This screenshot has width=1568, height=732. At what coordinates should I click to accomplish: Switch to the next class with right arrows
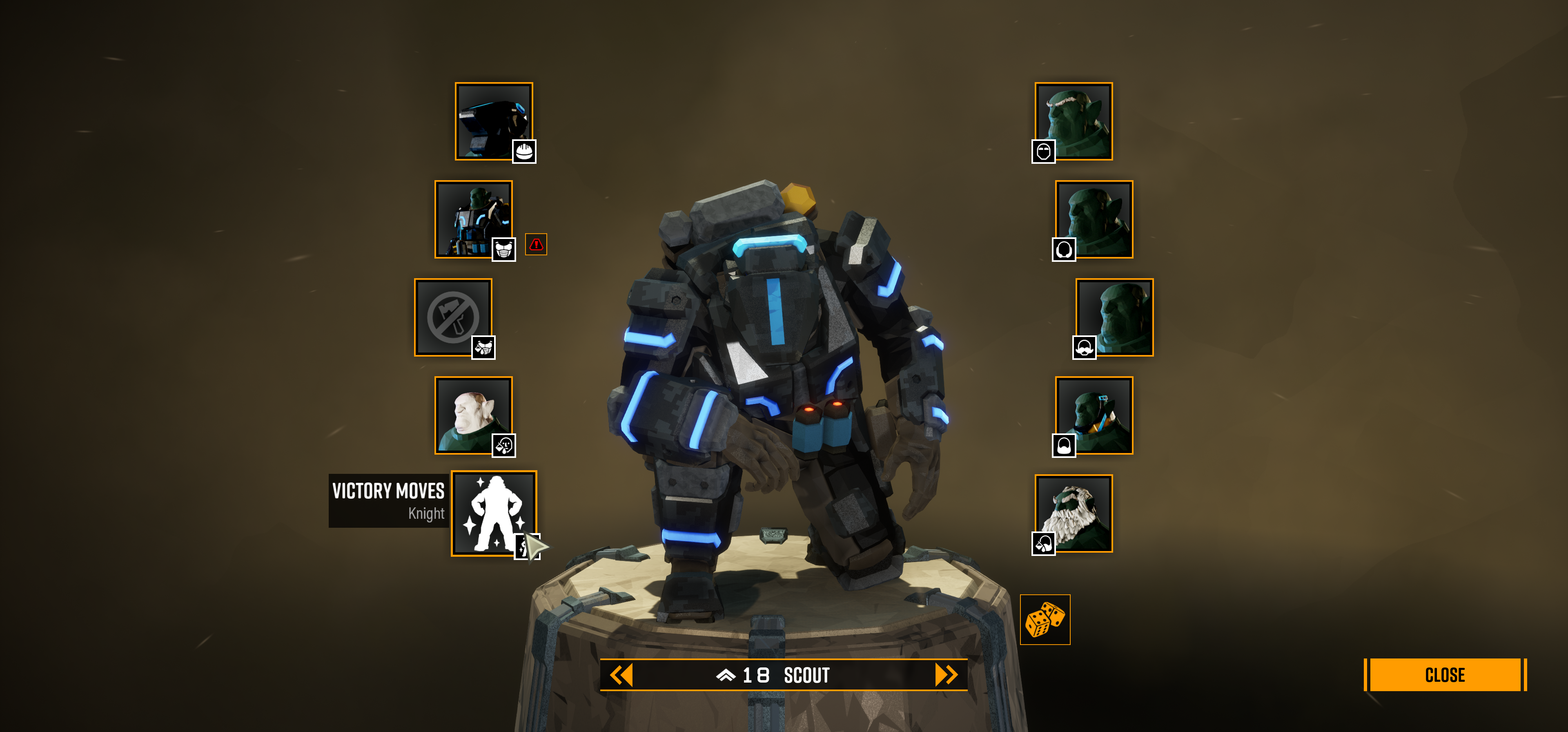pos(946,675)
